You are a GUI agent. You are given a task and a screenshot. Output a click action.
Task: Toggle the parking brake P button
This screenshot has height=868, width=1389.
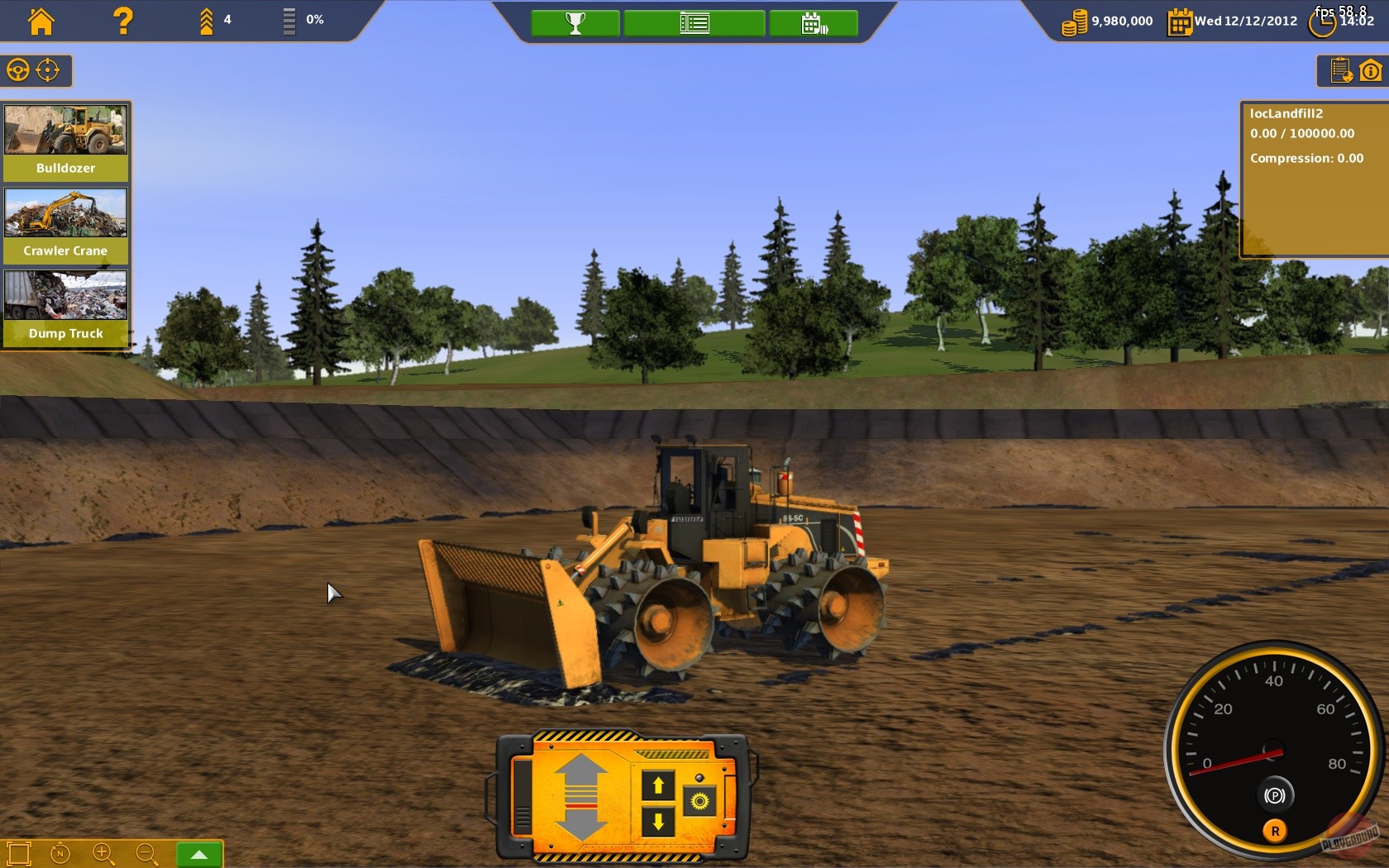coord(1277,794)
